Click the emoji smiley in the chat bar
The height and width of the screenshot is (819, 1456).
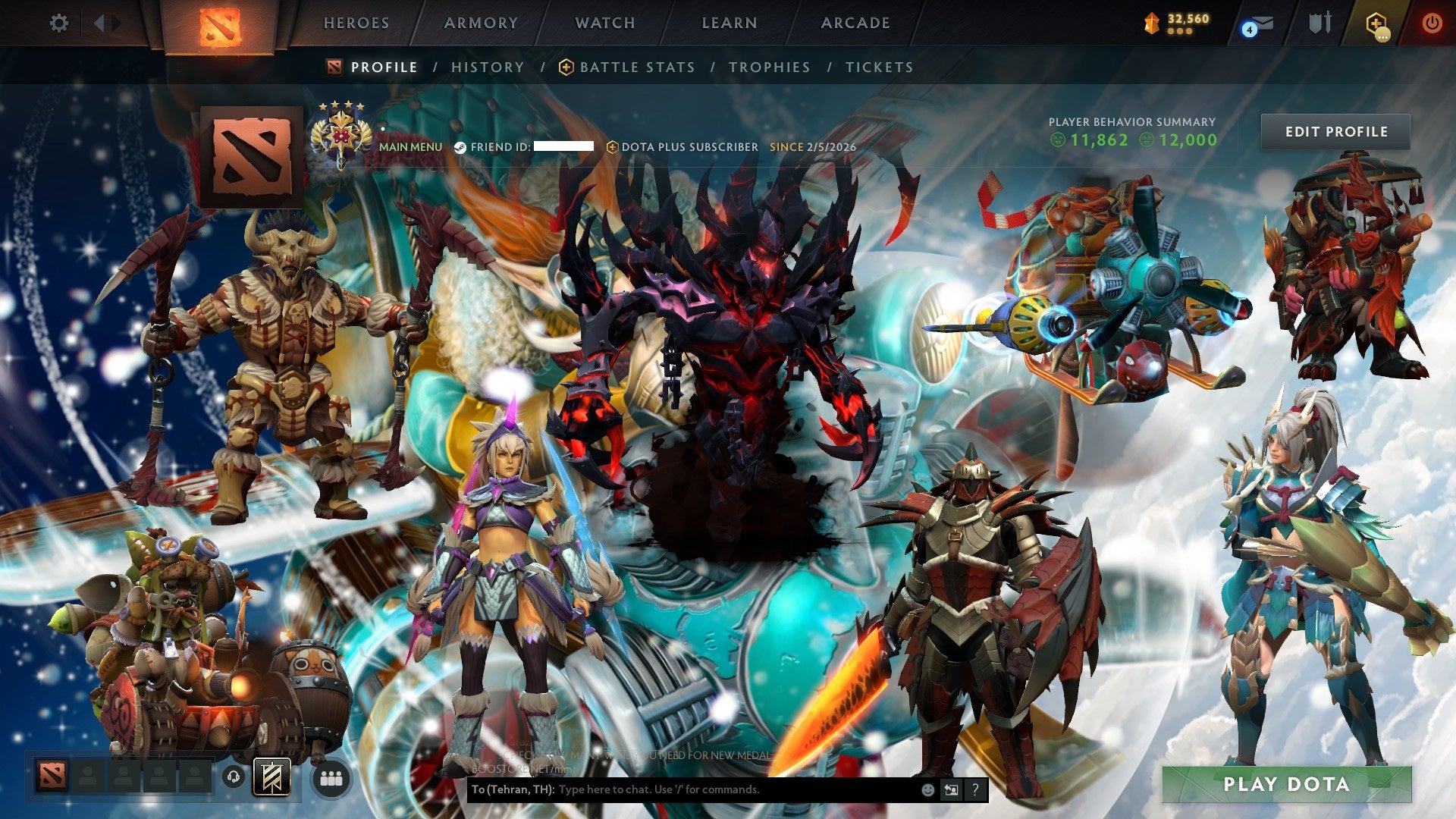[927, 789]
